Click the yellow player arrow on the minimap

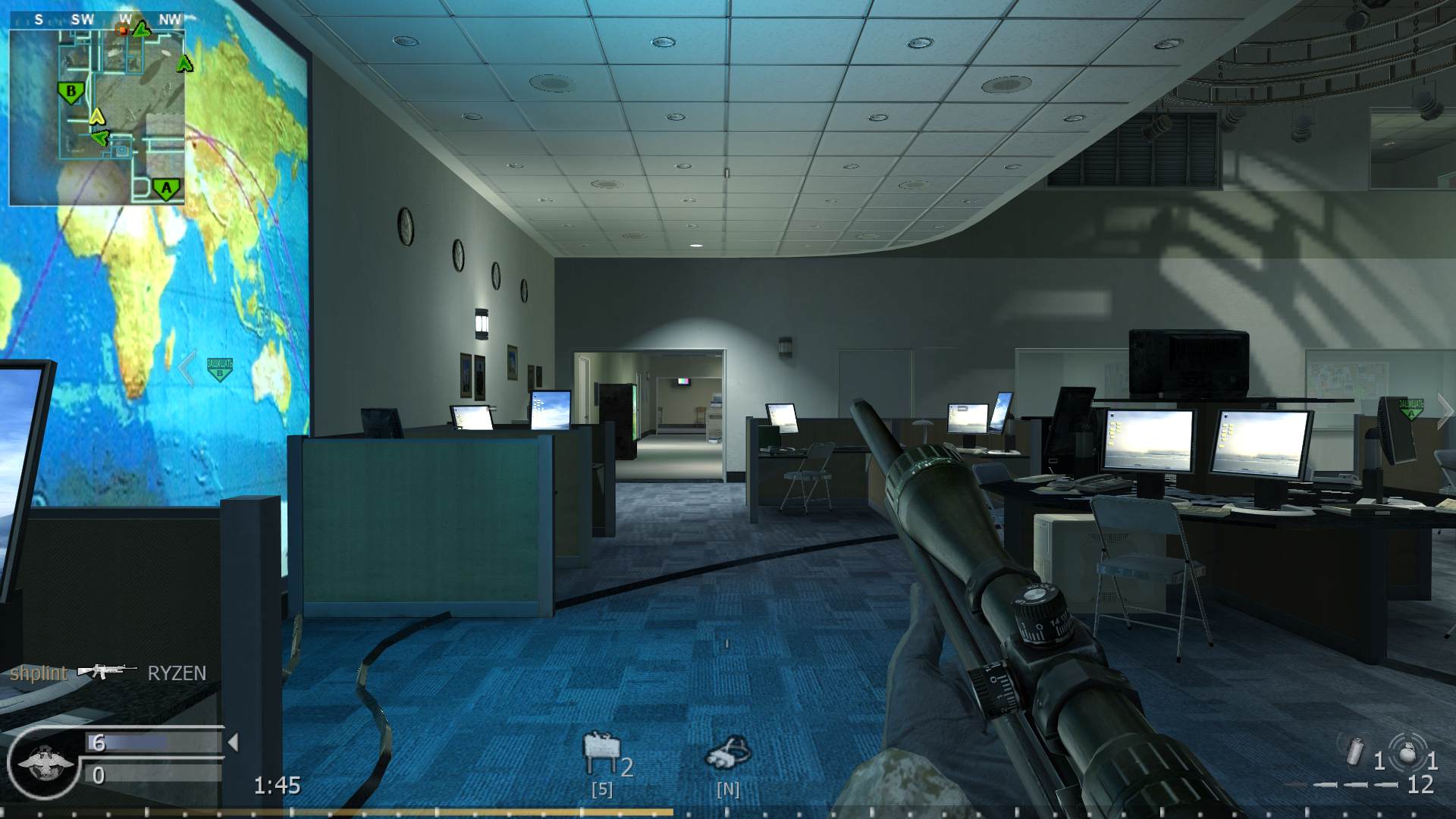[x=96, y=117]
